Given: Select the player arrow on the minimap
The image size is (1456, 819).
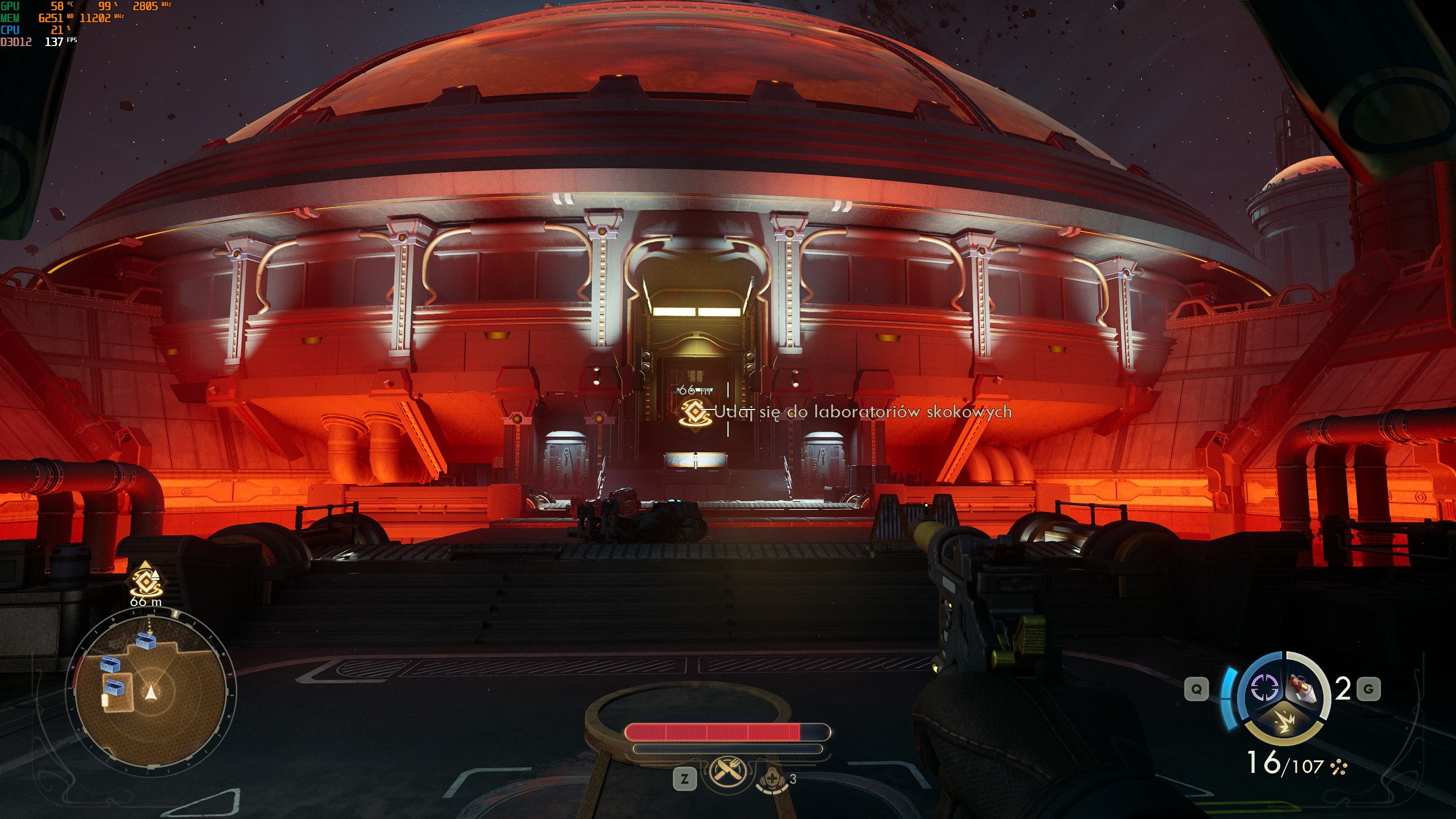Looking at the screenshot, I should 151,692.
